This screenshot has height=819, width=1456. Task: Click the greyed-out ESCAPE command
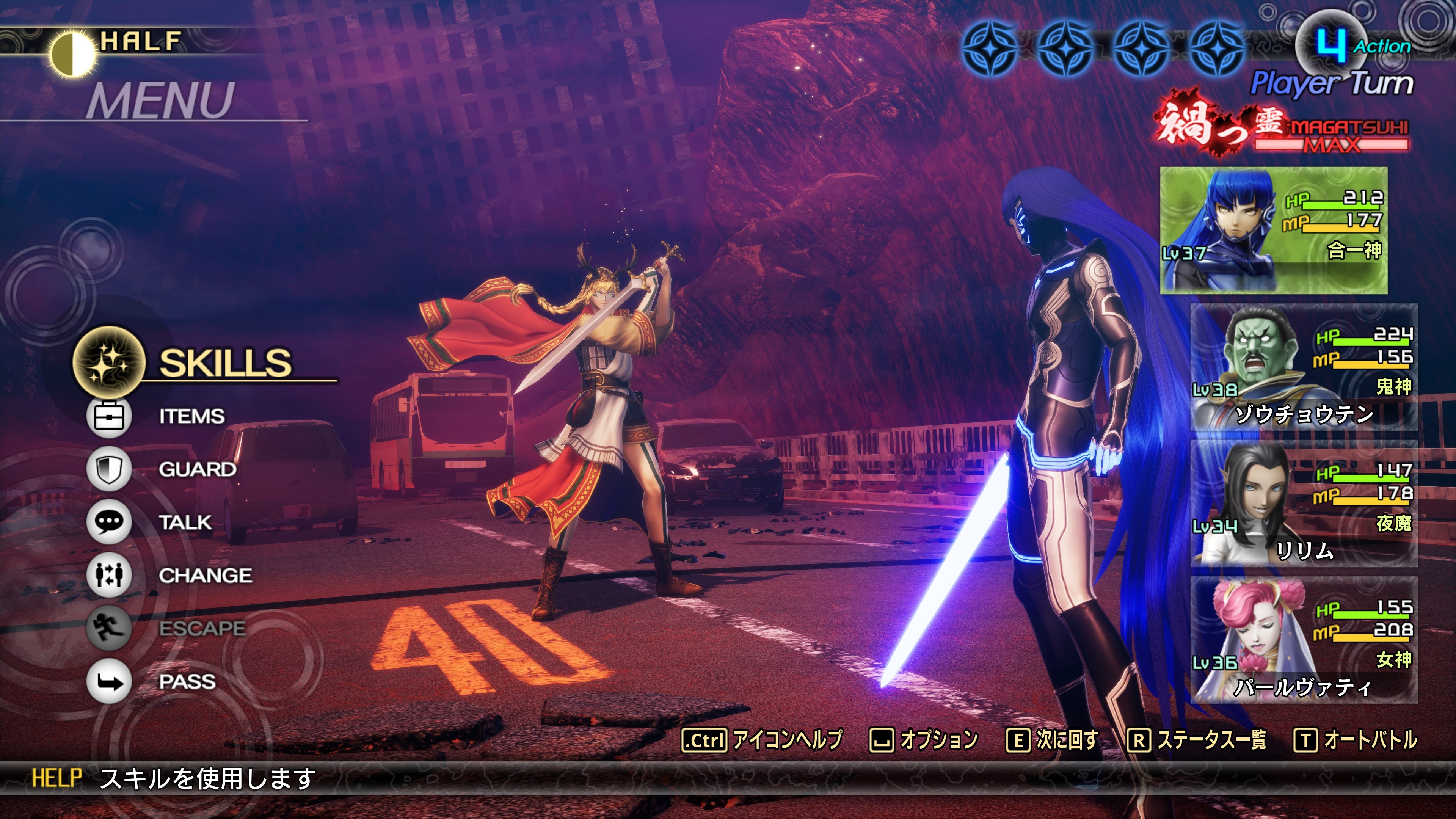[202, 628]
